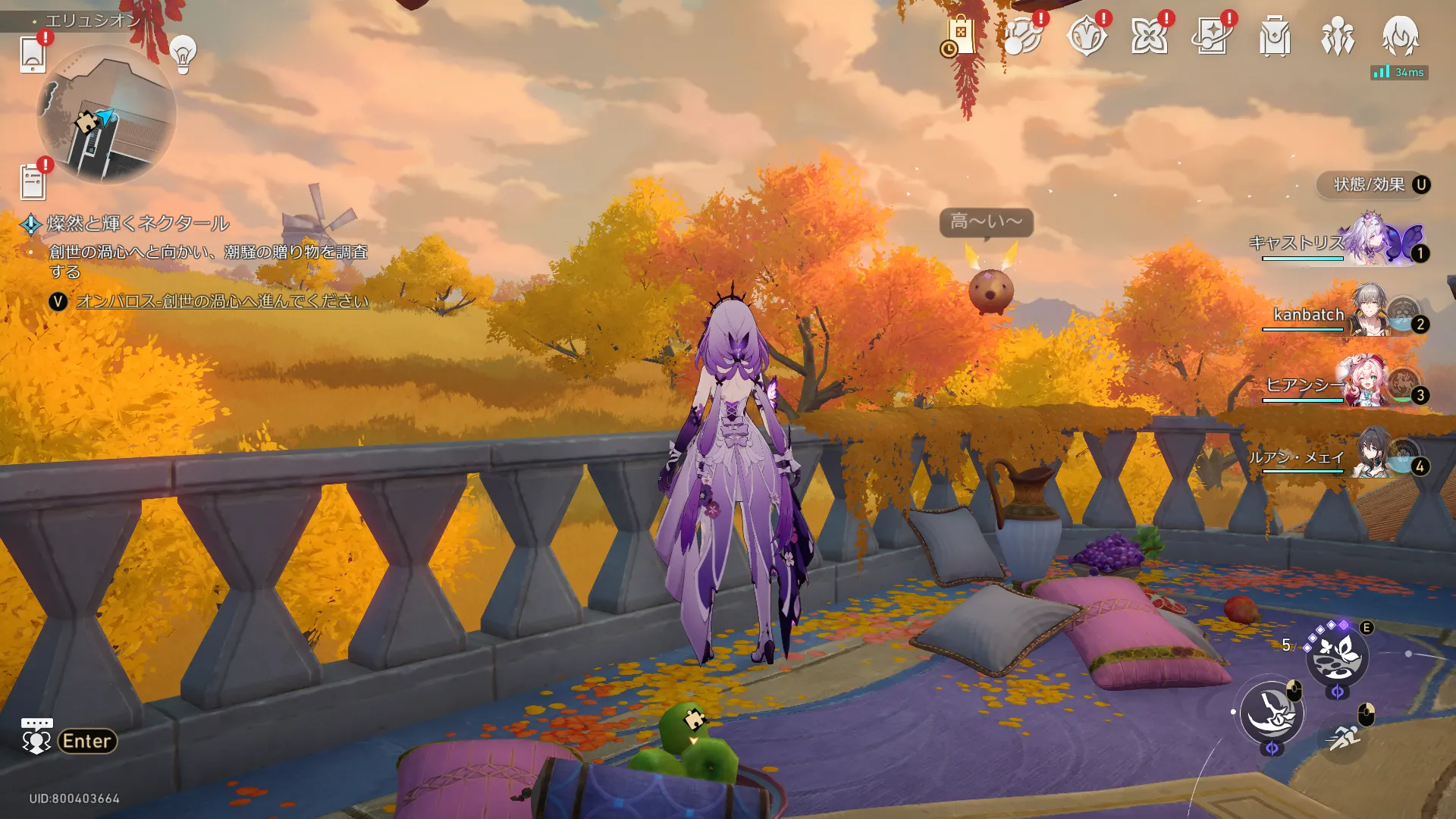
Task: Open the mission log clipboard icon
Action: 33,182
